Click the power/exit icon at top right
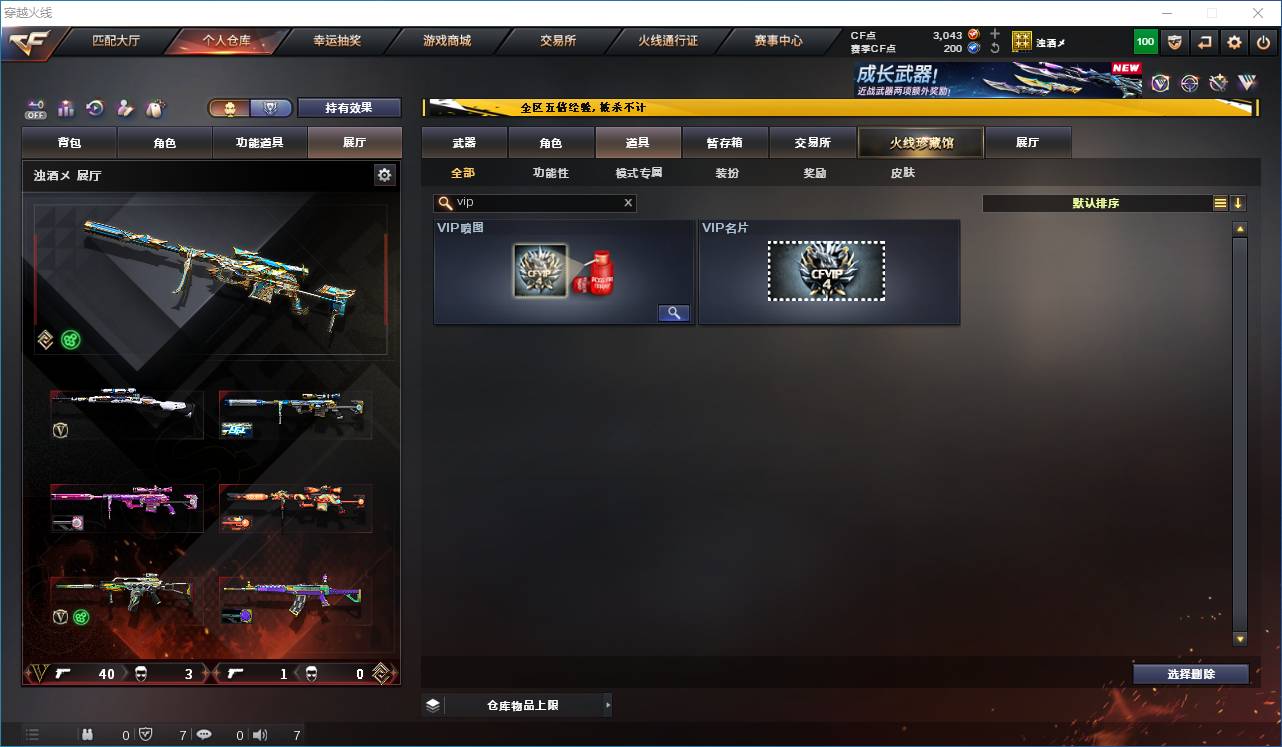Viewport: 1282px width, 747px height. pyautogui.click(x=1263, y=42)
